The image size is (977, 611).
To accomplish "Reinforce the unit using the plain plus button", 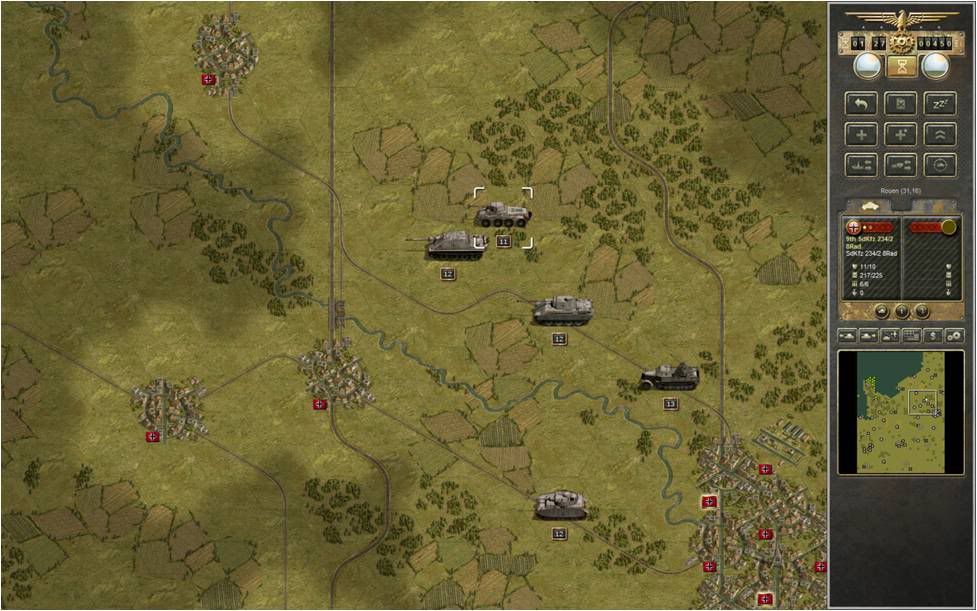I will [862, 134].
